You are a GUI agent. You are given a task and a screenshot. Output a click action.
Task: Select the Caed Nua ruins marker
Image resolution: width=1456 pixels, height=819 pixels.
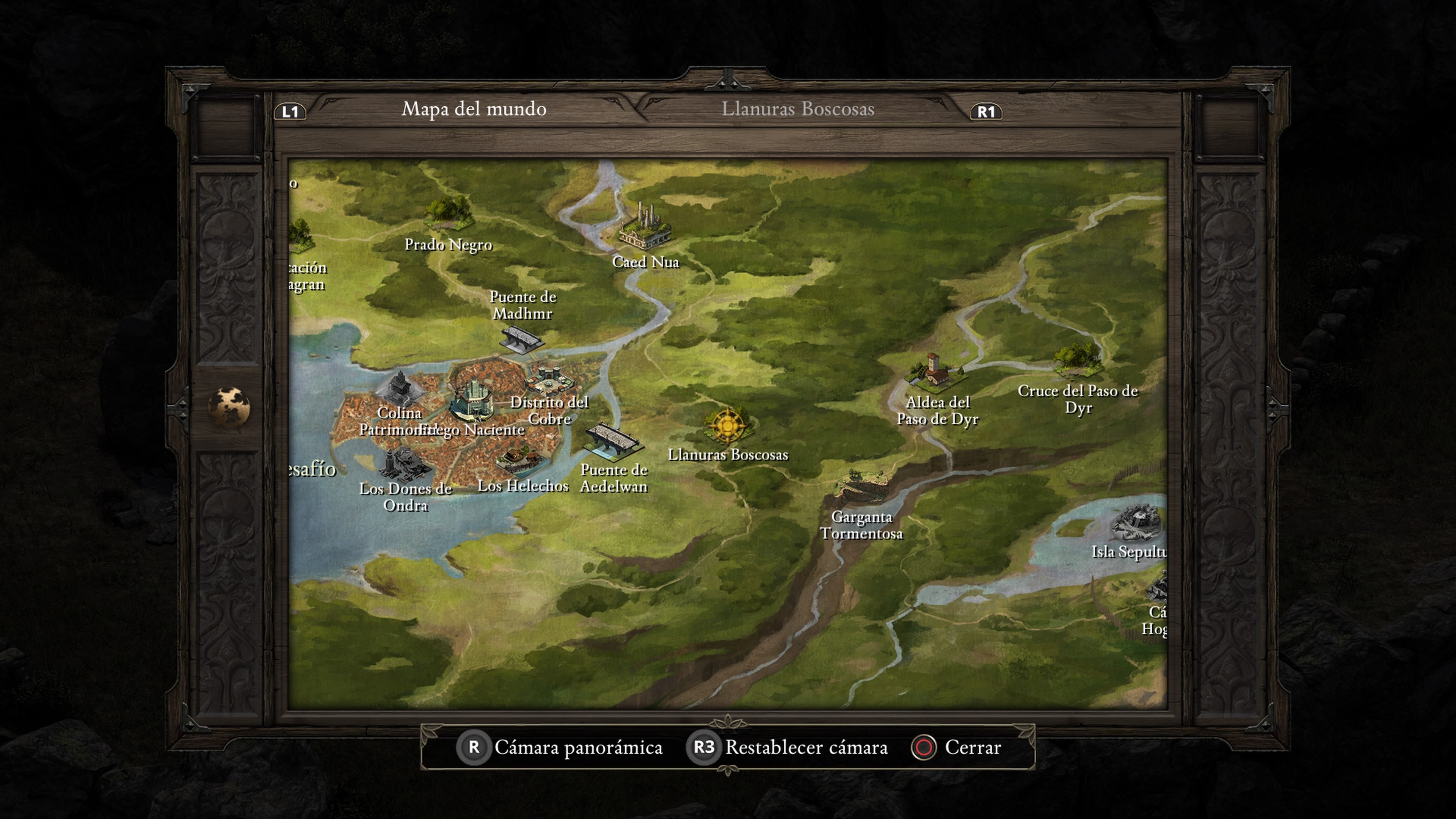tap(645, 228)
